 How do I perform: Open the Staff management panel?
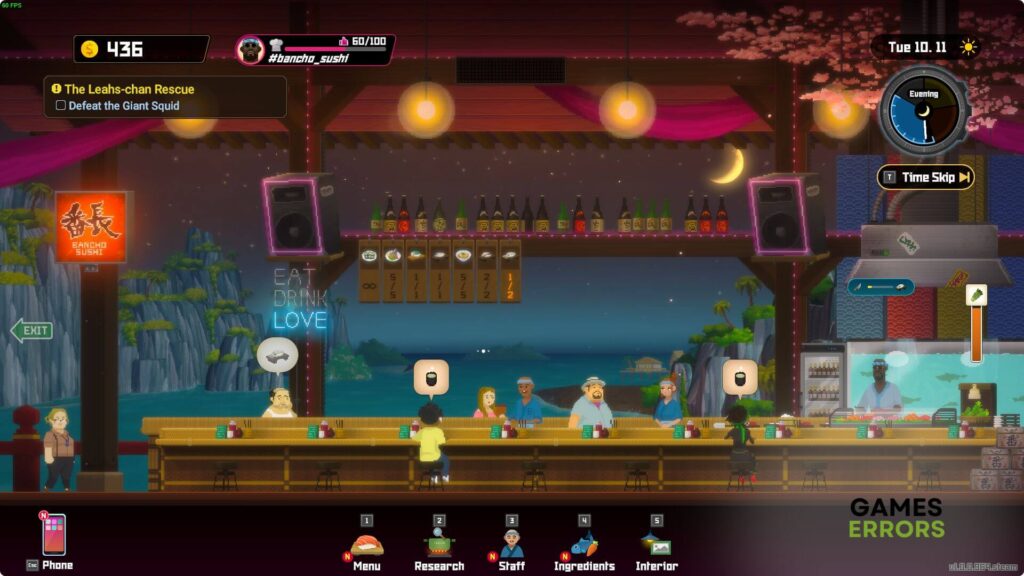512,544
